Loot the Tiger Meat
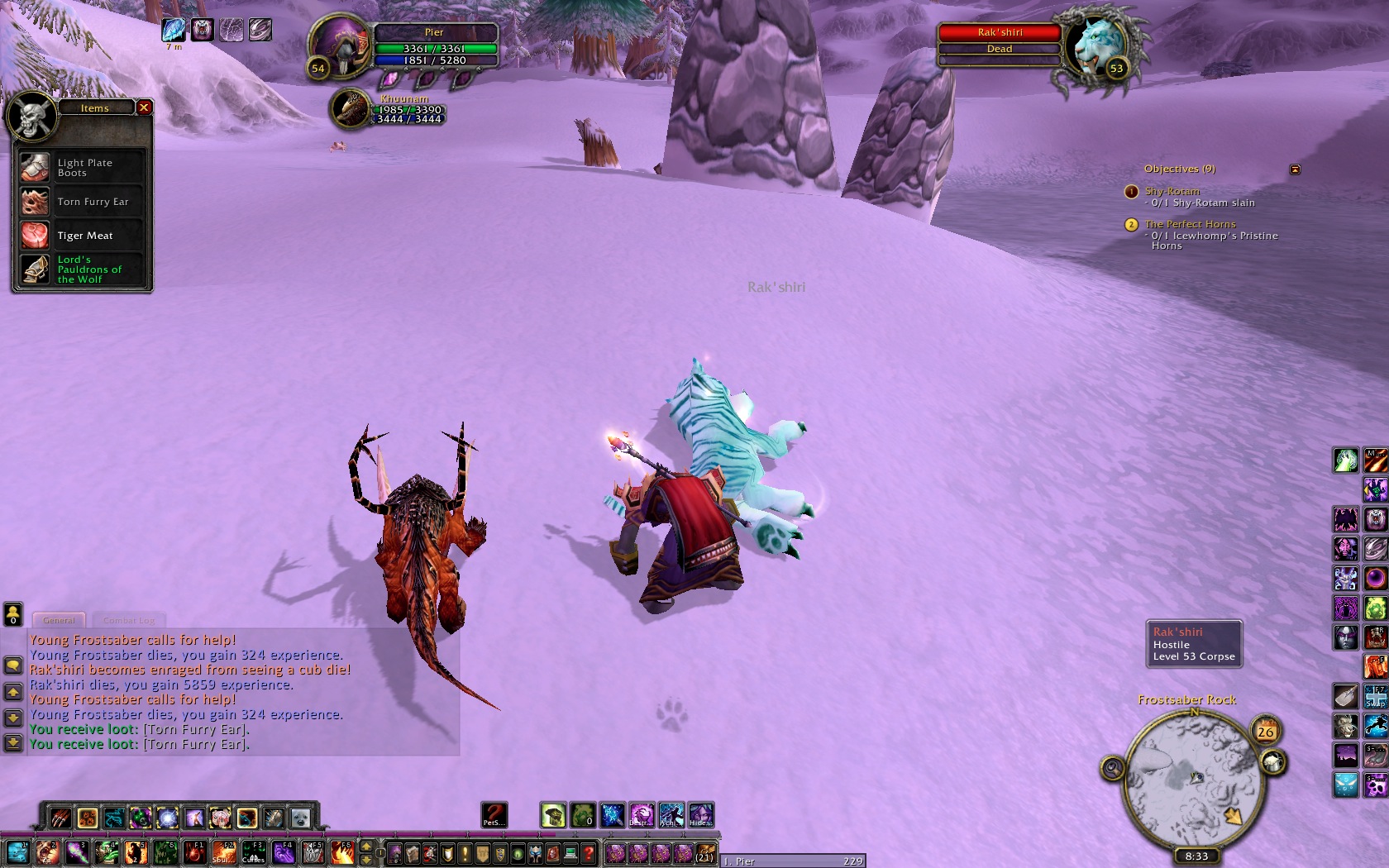Viewport: 1389px width, 868px height. tap(81, 236)
